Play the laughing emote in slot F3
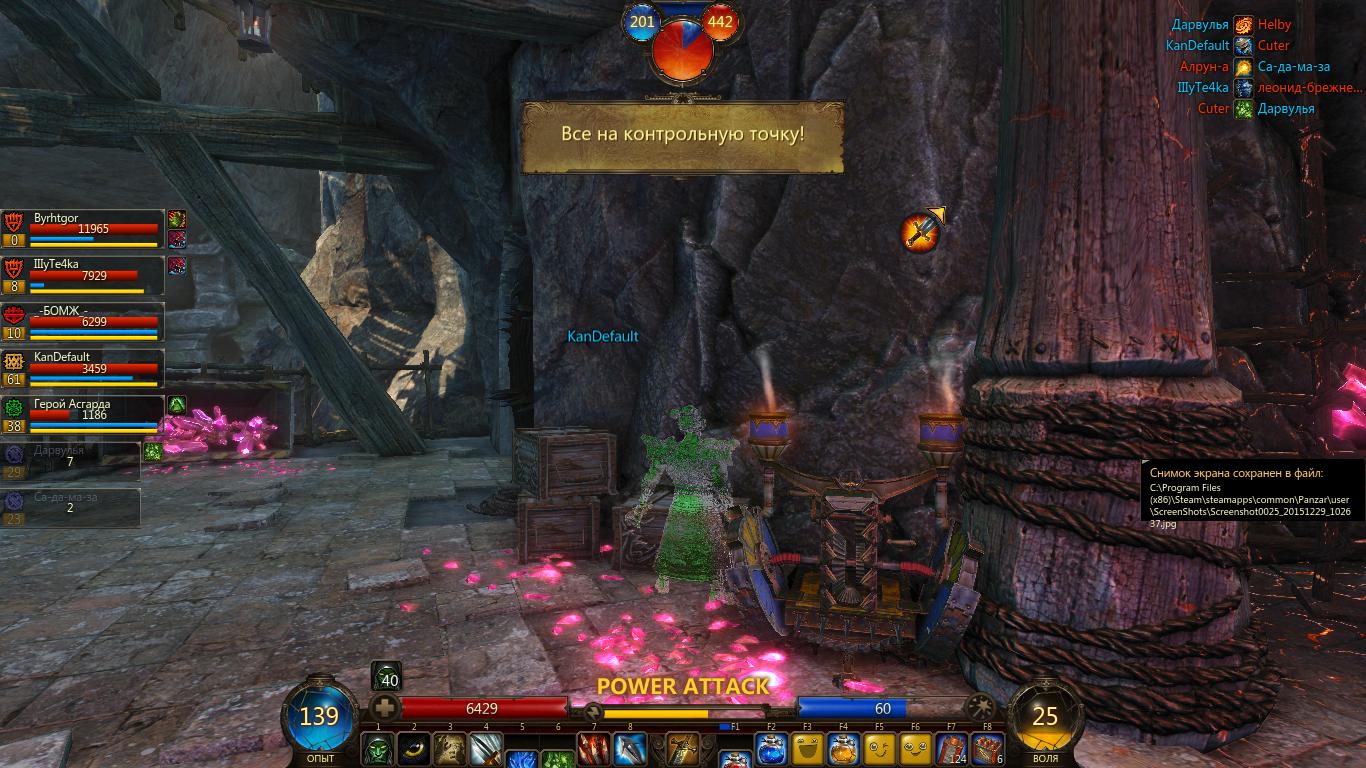The height and width of the screenshot is (768, 1366). click(807, 749)
